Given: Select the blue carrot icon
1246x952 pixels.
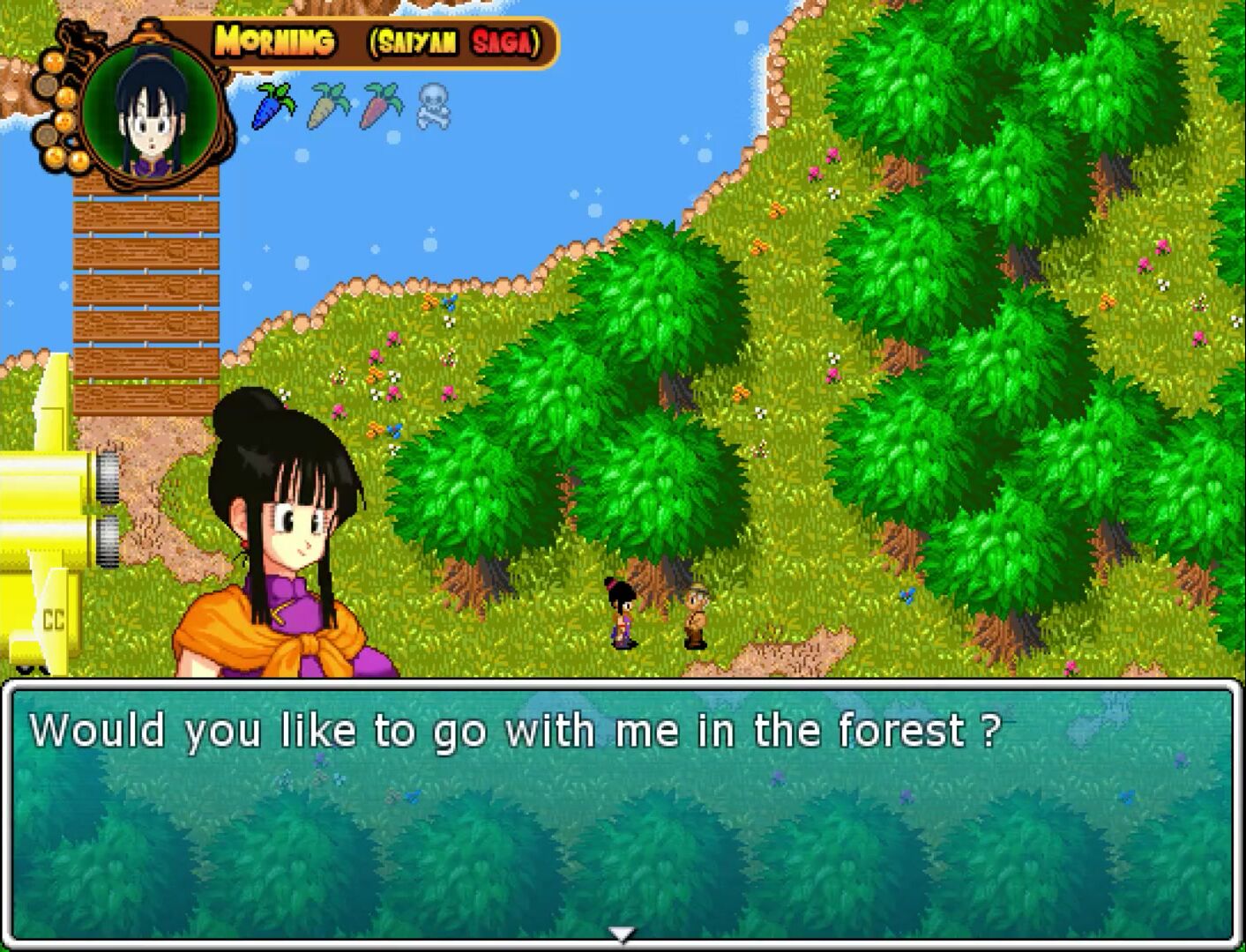Looking at the screenshot, I should tap(273, 106).
